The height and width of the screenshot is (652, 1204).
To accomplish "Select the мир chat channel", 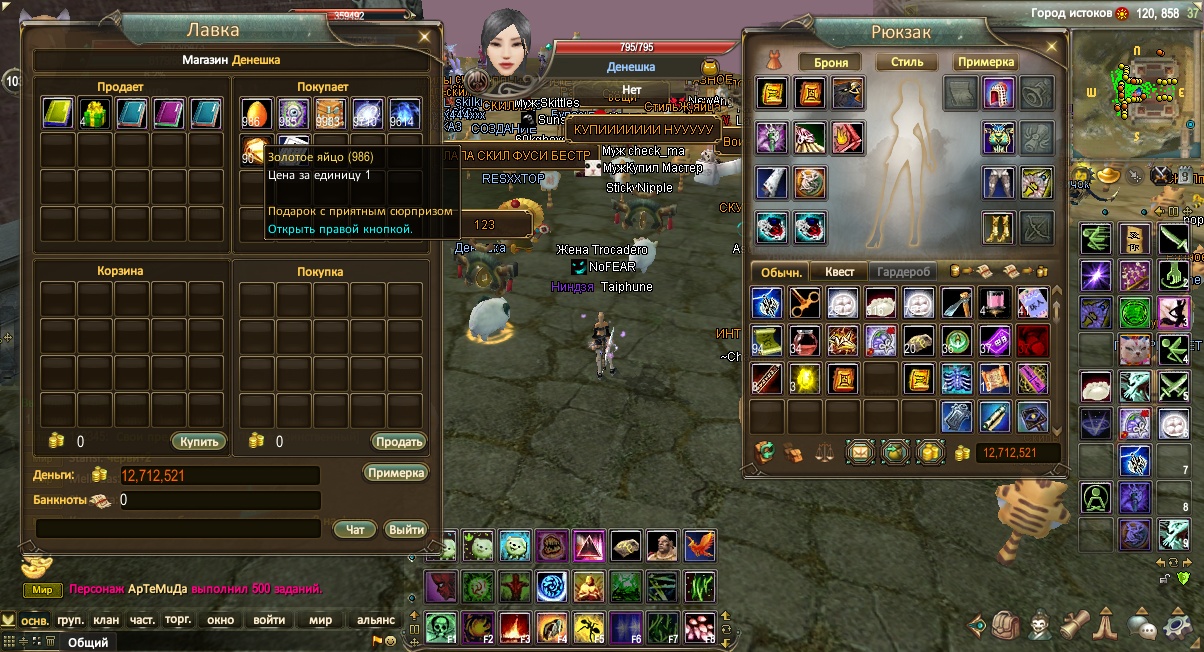I will pos(320,620).
